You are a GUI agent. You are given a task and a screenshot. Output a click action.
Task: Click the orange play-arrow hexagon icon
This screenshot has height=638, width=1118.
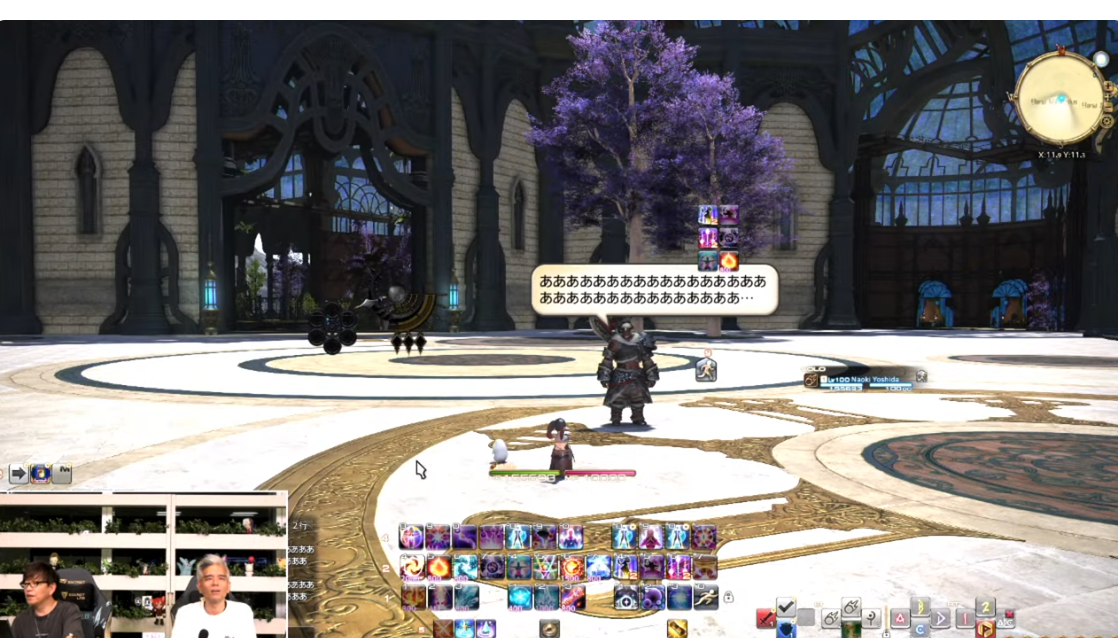985,629
